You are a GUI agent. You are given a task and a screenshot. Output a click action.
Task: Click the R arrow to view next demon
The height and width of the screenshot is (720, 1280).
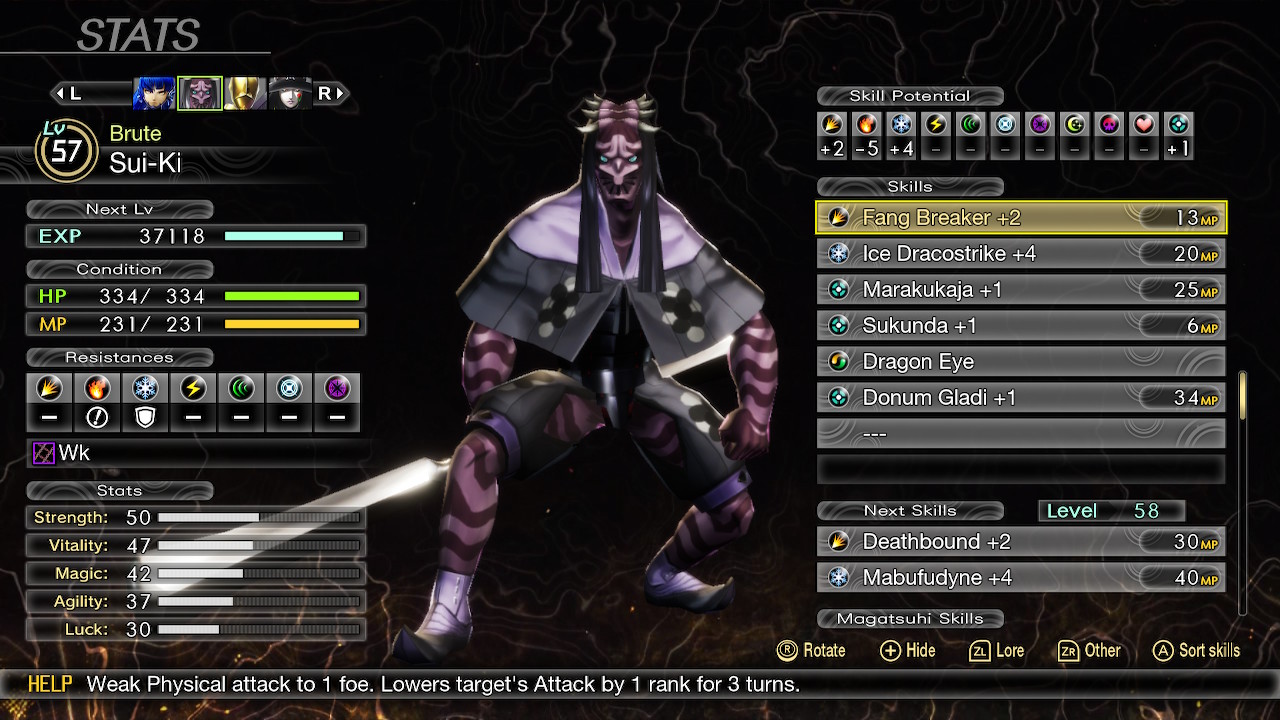tap(330, 93)
